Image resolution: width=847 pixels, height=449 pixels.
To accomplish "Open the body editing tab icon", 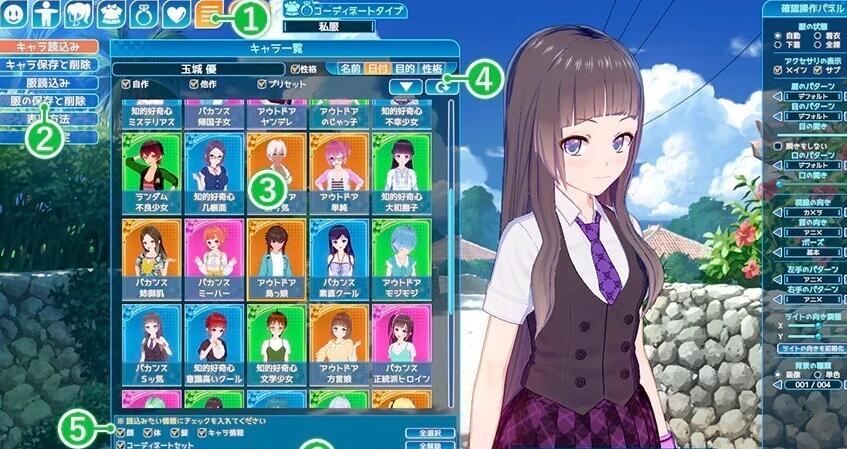I will 45,14.
